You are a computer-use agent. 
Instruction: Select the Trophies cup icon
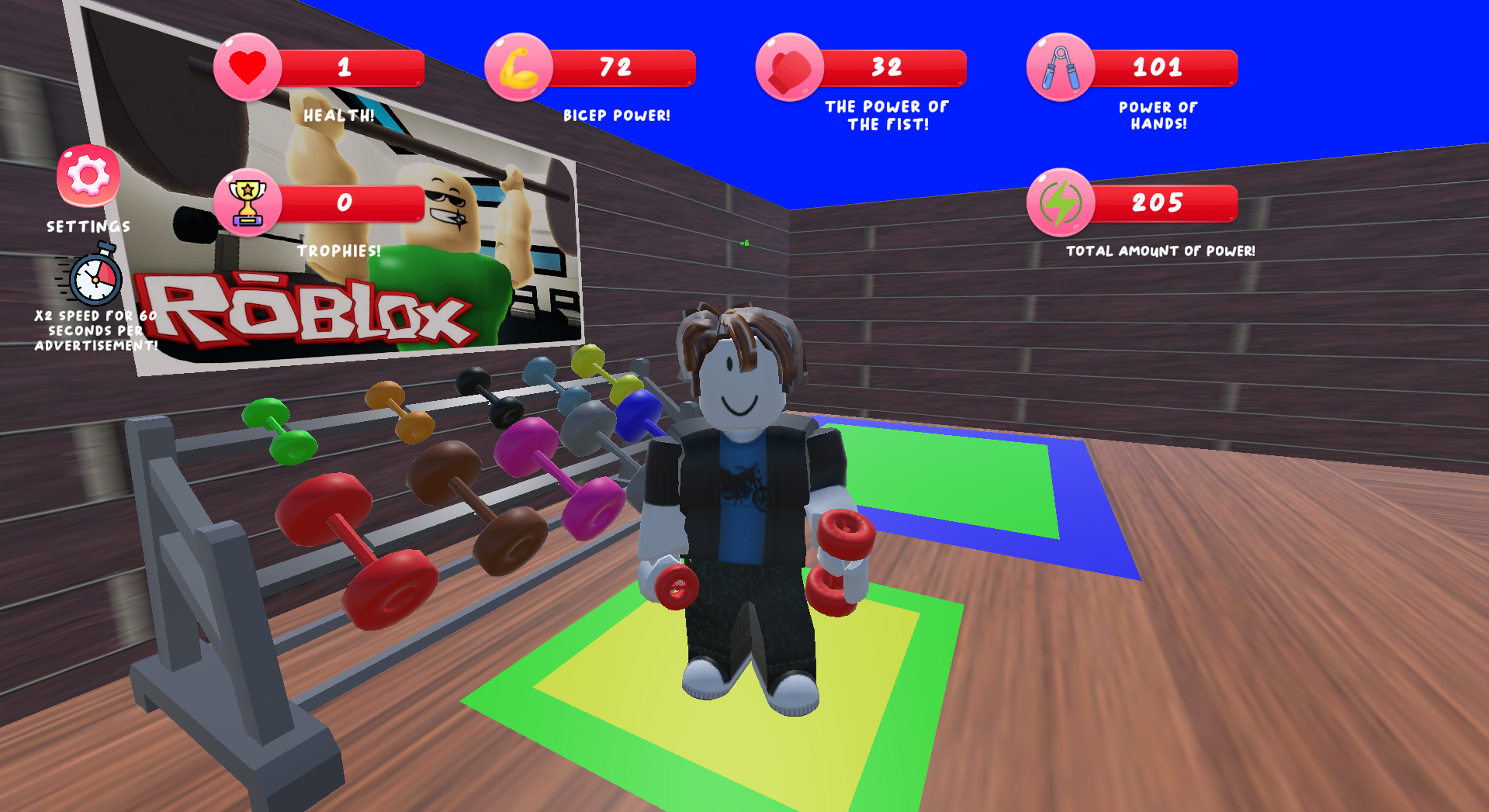[247, 203]
